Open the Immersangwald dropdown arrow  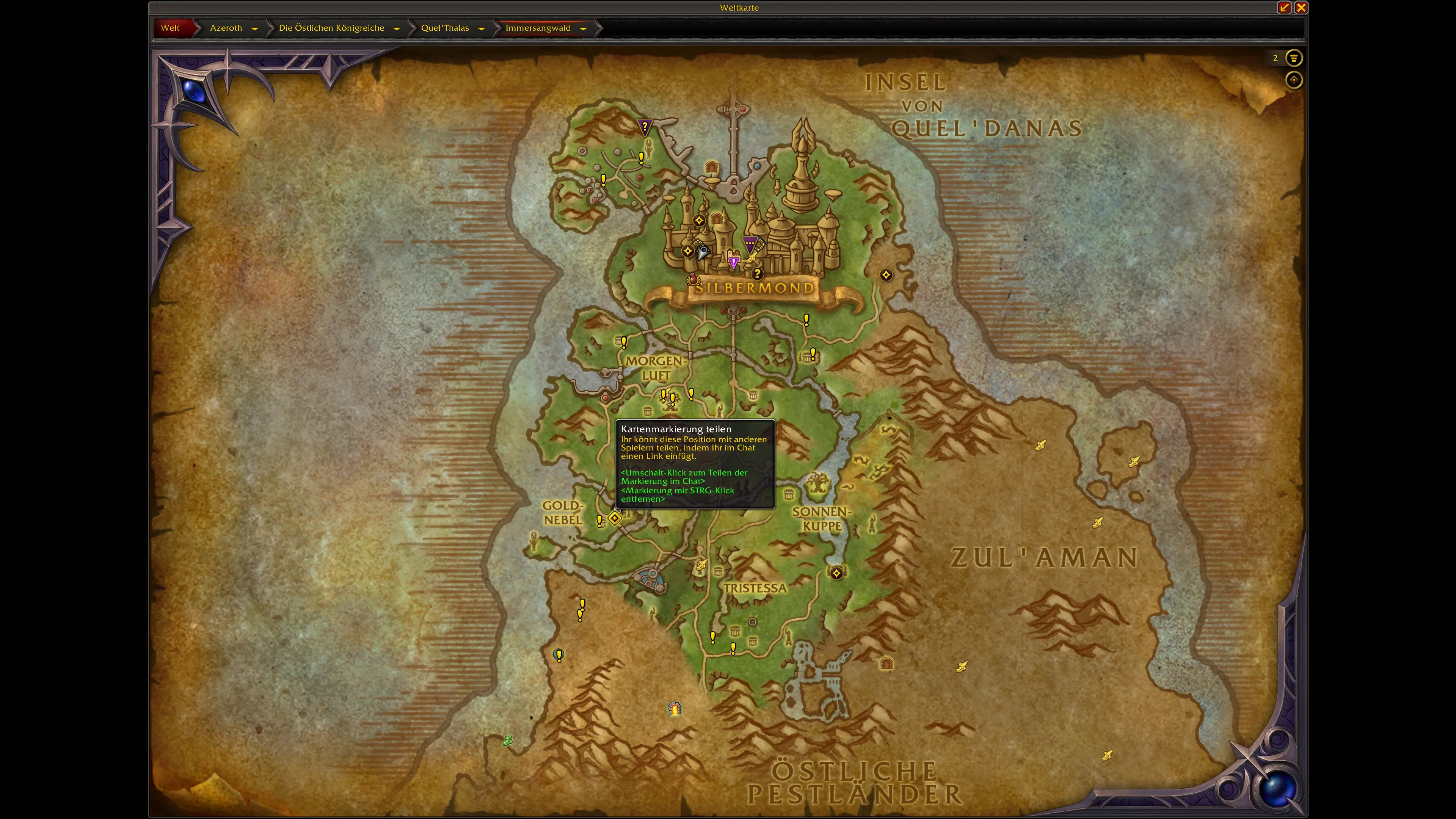pos(583,28)
